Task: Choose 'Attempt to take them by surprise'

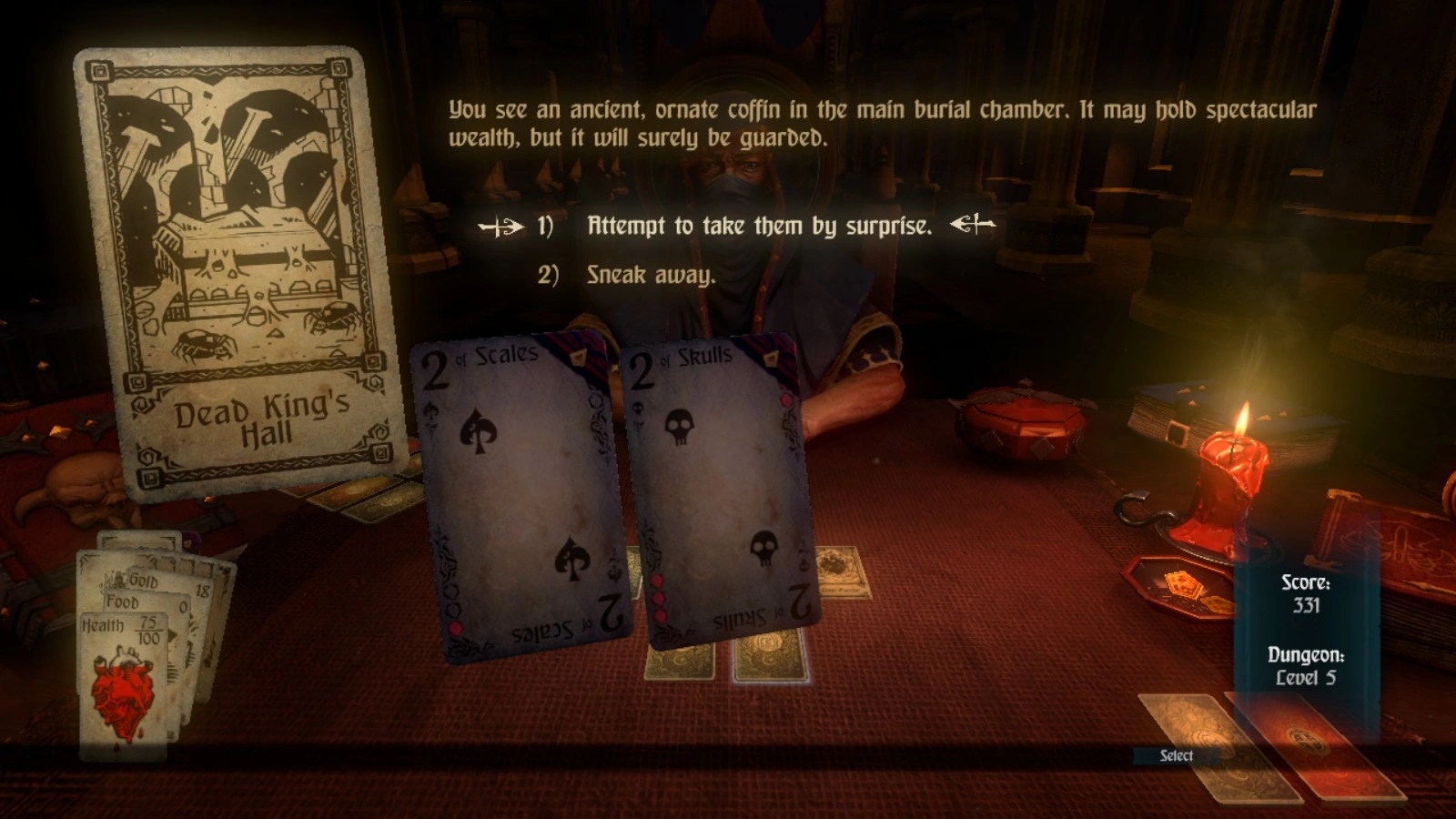Action: [x=759, y=226]
